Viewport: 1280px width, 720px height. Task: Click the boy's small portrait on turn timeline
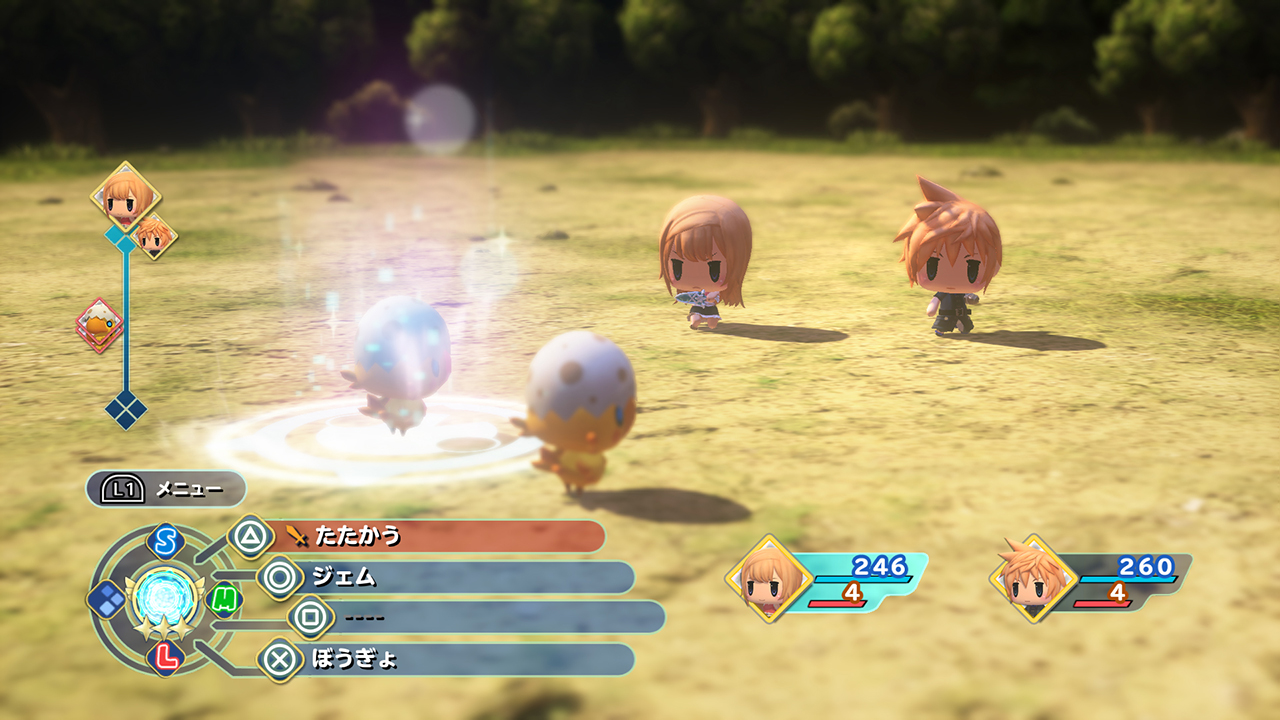[x=154, y=236]
